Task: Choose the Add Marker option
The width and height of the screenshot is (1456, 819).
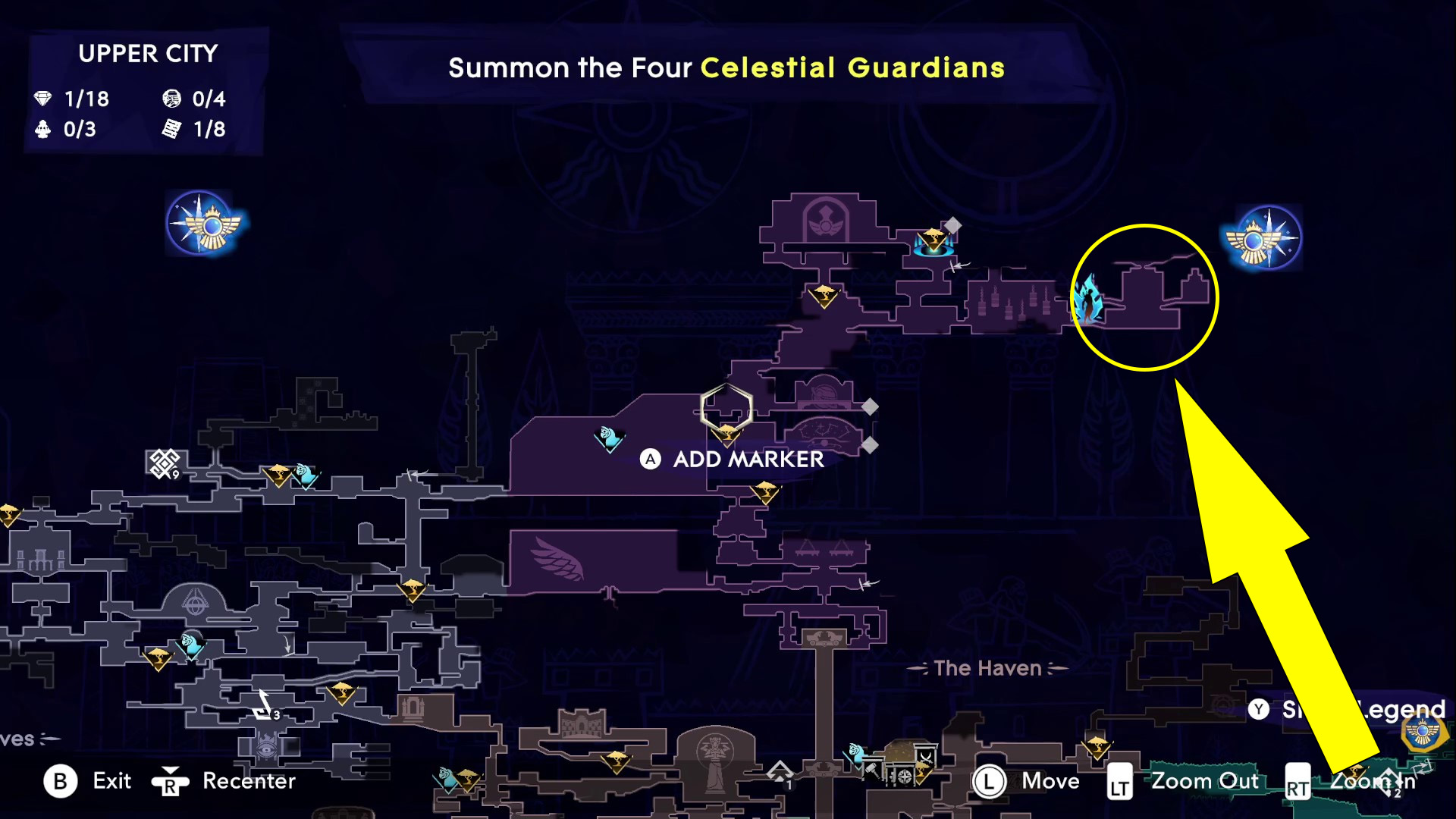Action: pyautogui.click(x=733, y=459)
